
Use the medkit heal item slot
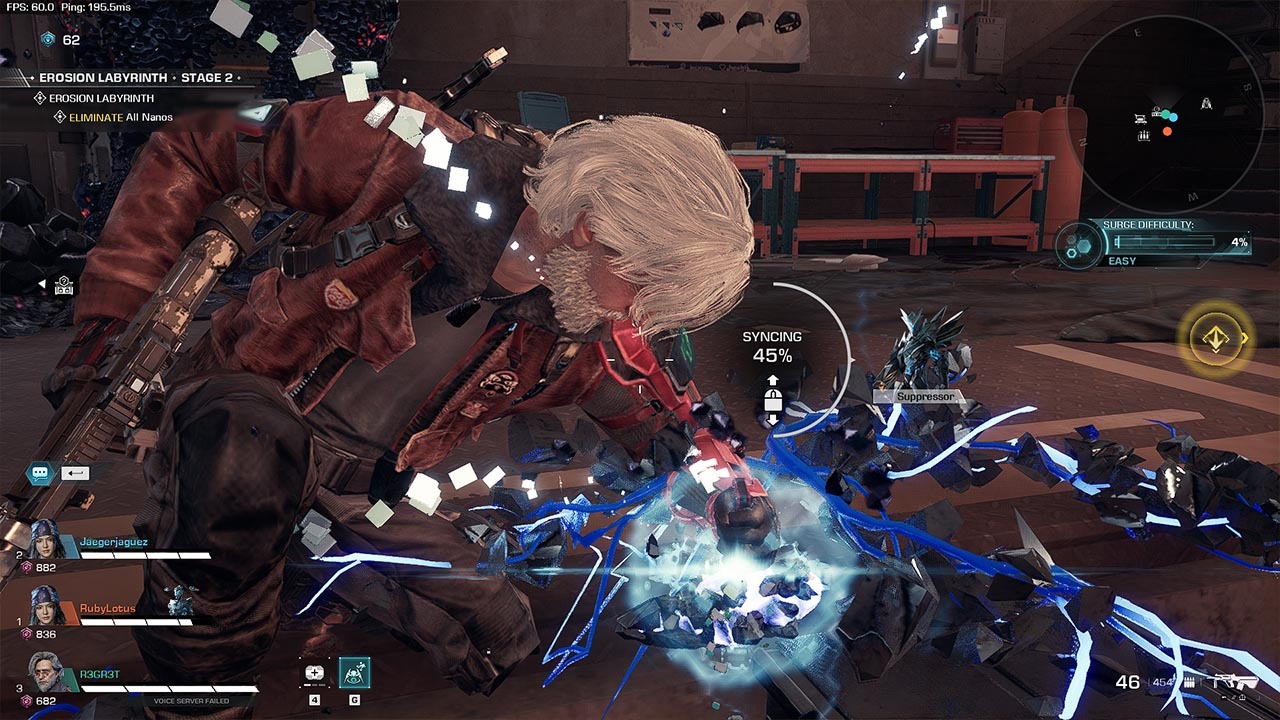[x=314, y=673]
